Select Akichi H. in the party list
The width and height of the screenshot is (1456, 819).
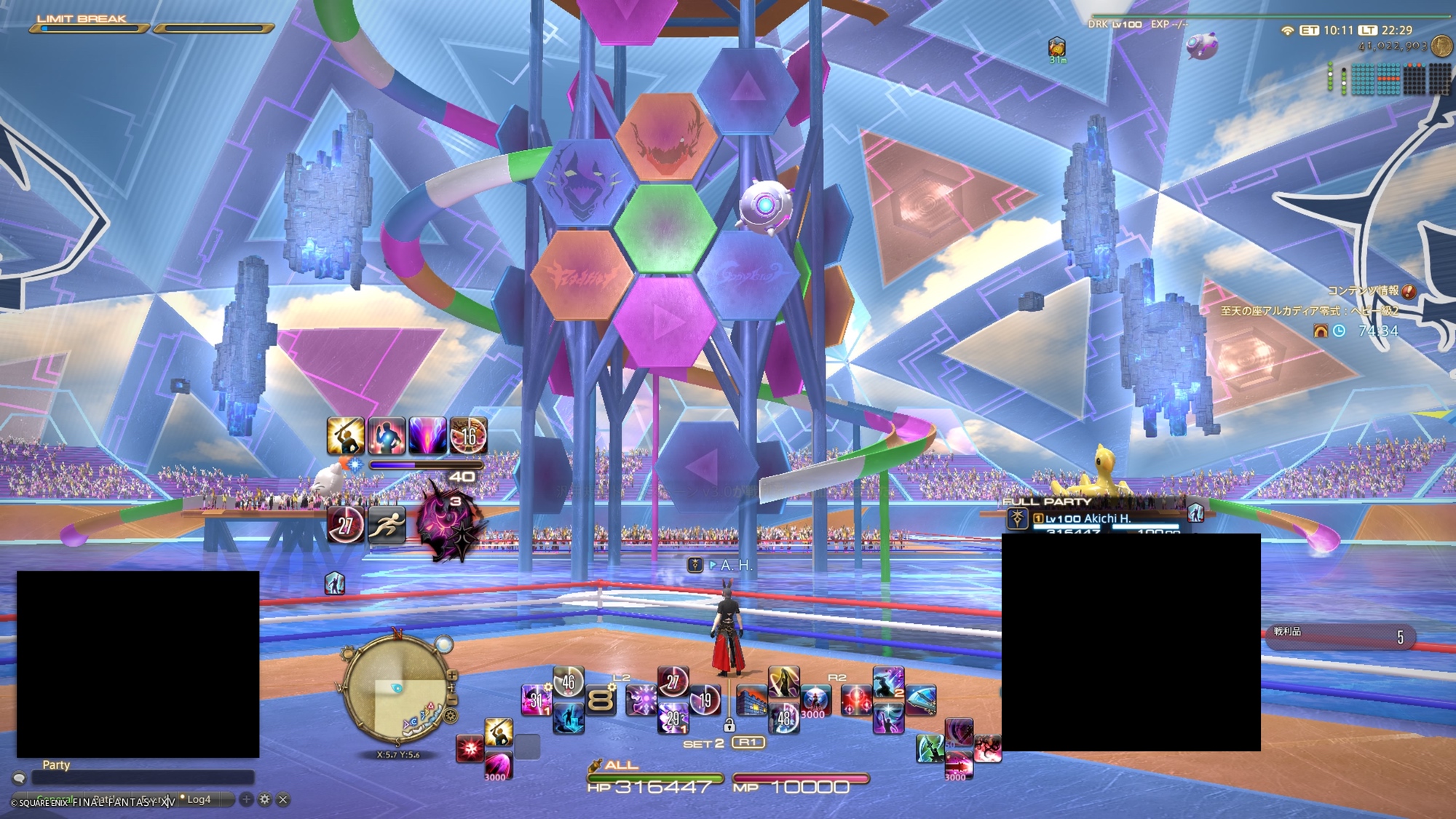click(x=1088, y=518)
